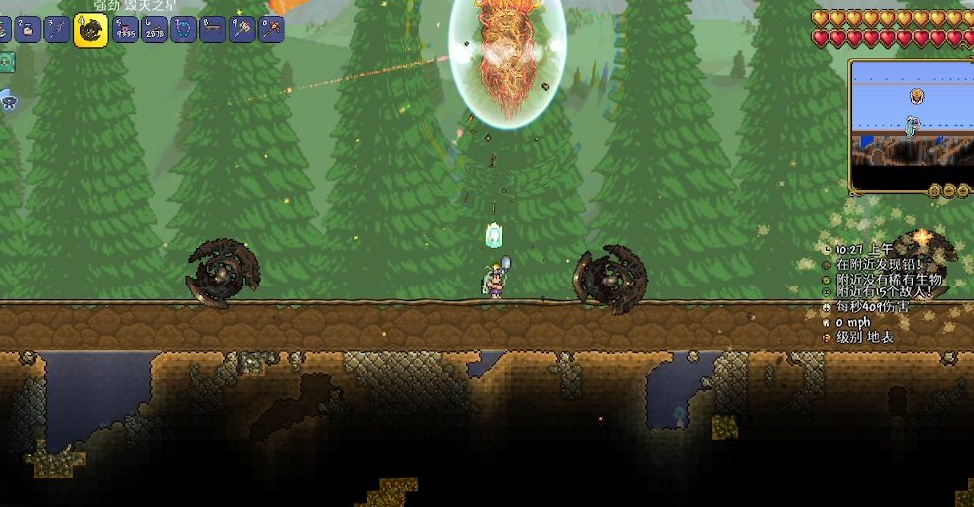Image resolution: width=974 pixels, height=507 pixels.
Task: Click the highlighted dark spiked weapon slot
Action: point(91,30)
